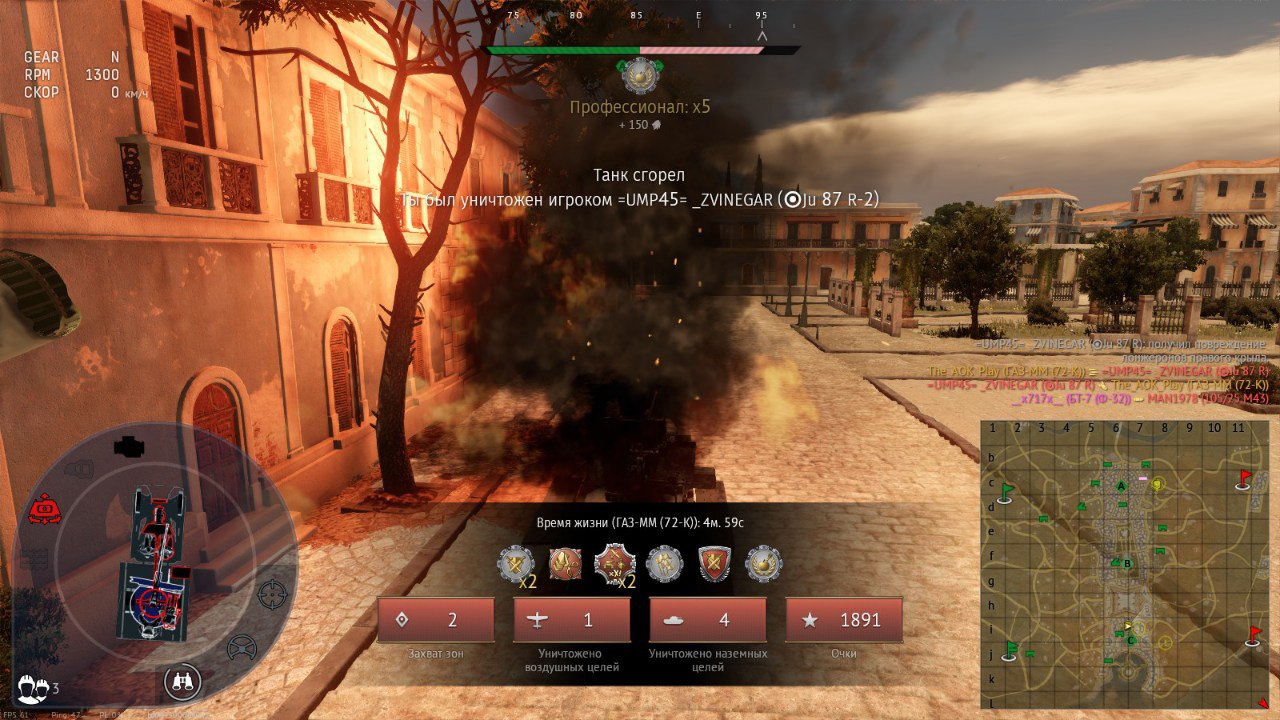Select the destroyed ground targets stat box

(x=708, y=620)
